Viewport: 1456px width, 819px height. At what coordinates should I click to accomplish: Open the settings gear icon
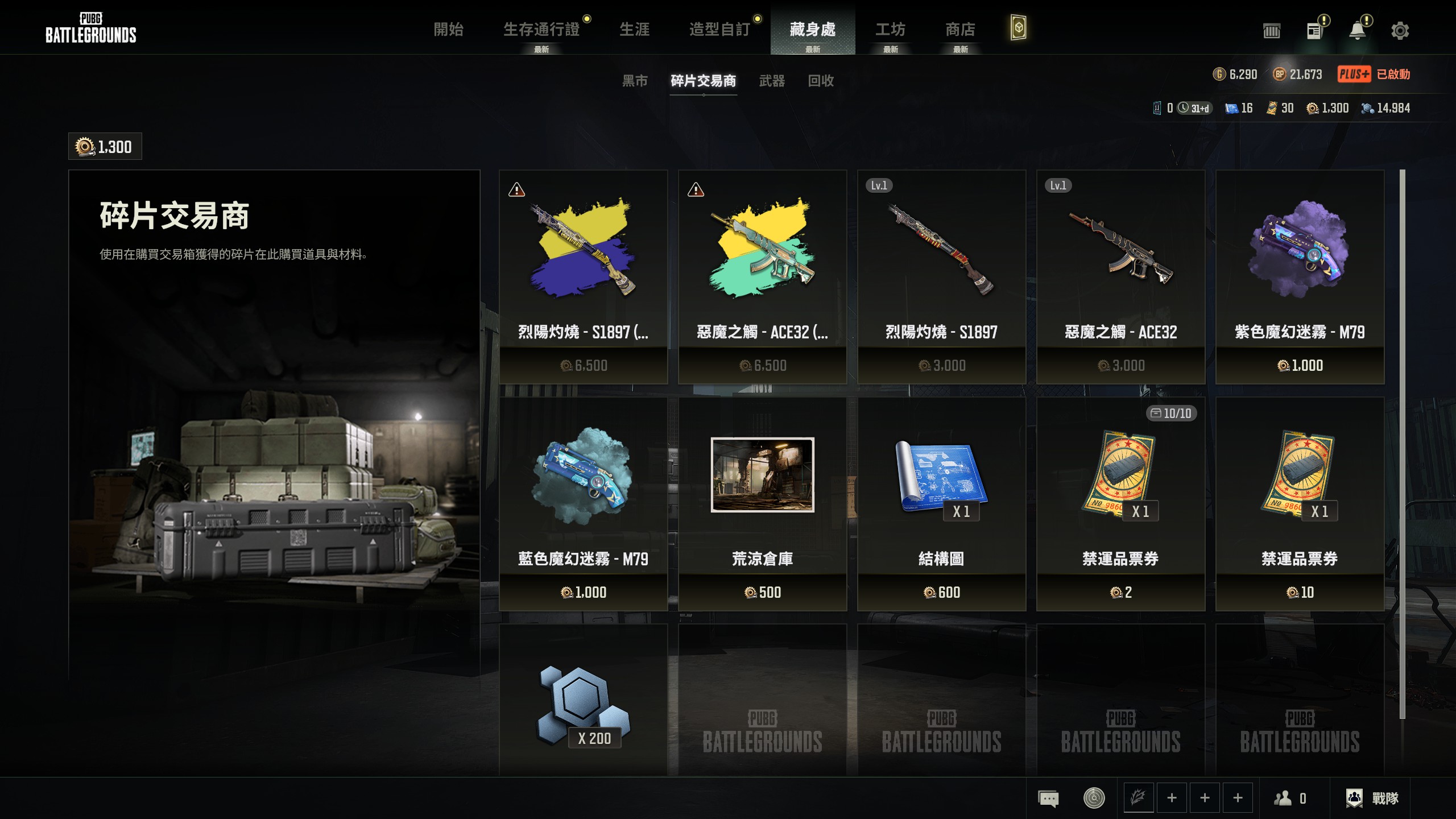click(x=1400, y=31)
